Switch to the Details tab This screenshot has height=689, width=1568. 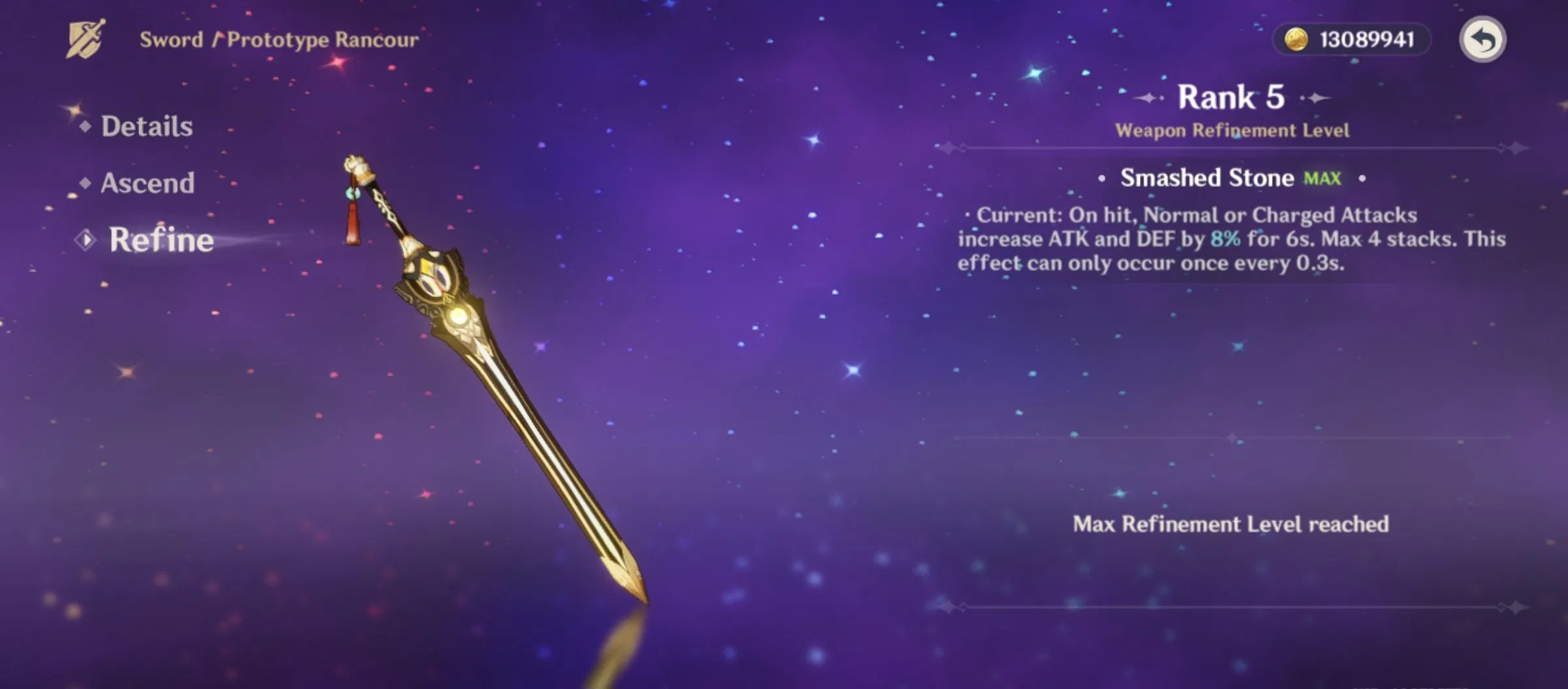[146, 127]
